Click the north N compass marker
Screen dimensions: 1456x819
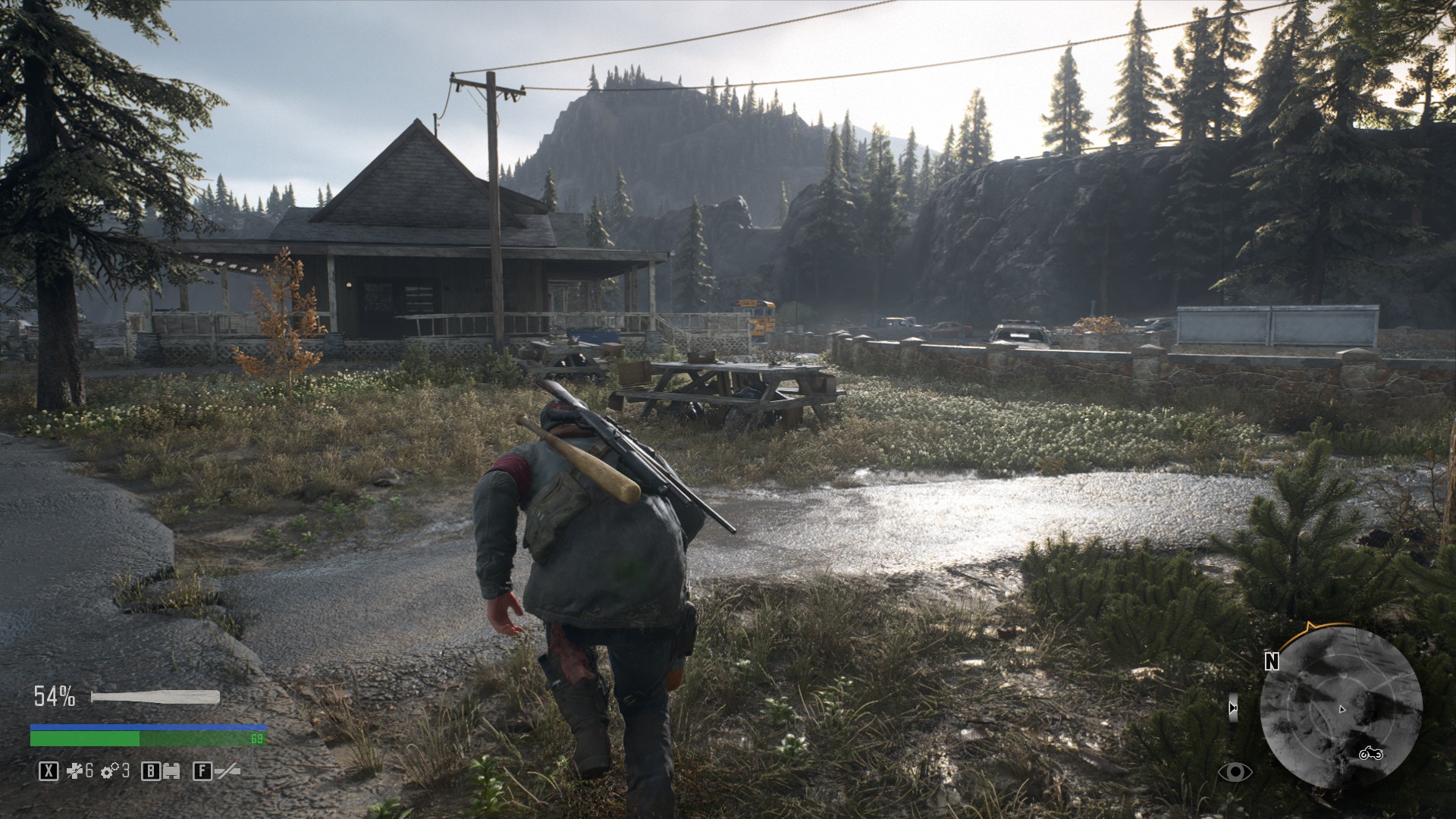click(1272, 661)
